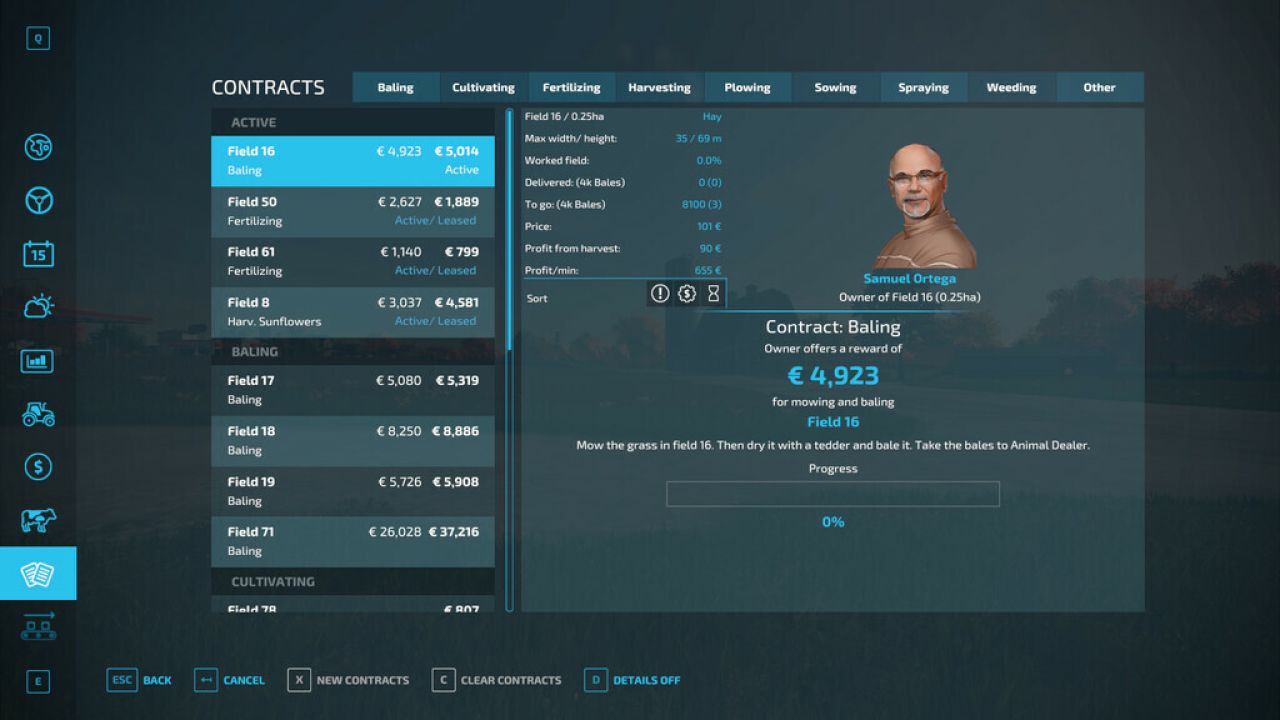1280x720 pixels.
Task: Sort contracts by urgency exclamation icon
Action: click(x=660, y=293)
